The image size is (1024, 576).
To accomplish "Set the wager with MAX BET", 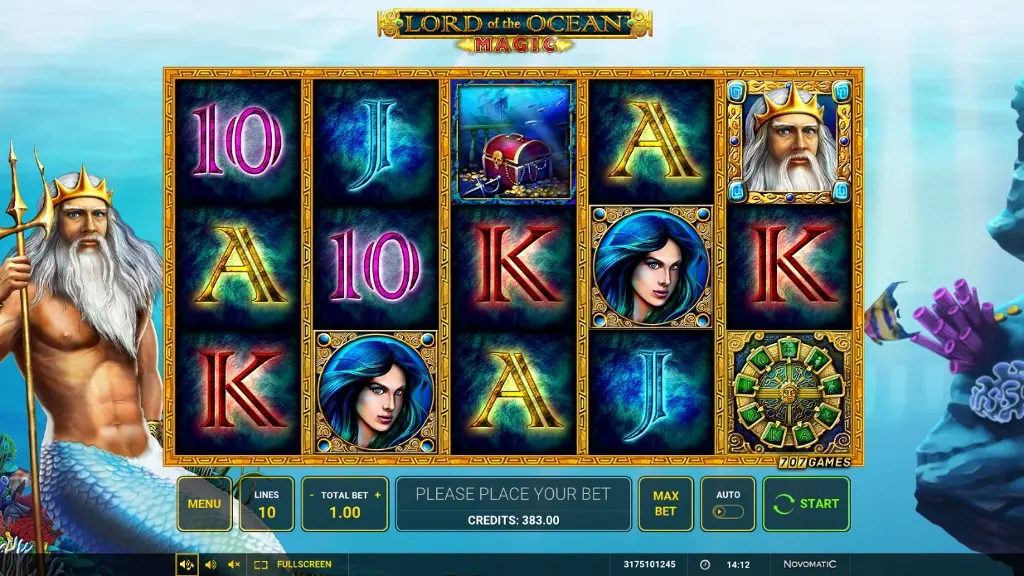I will [x=665, y=504].
